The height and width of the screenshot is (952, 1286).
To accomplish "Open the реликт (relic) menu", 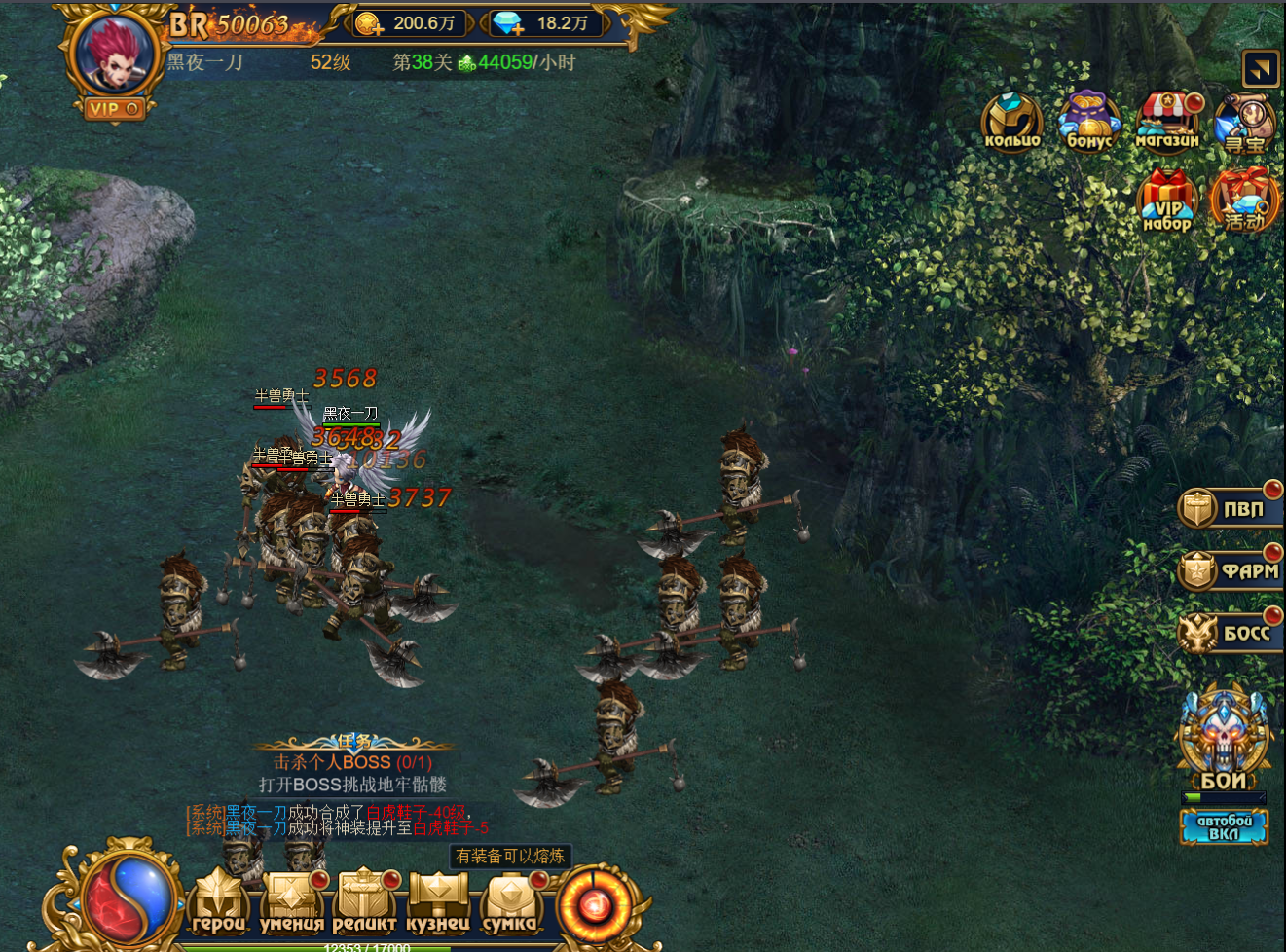I will pos(364,902).
